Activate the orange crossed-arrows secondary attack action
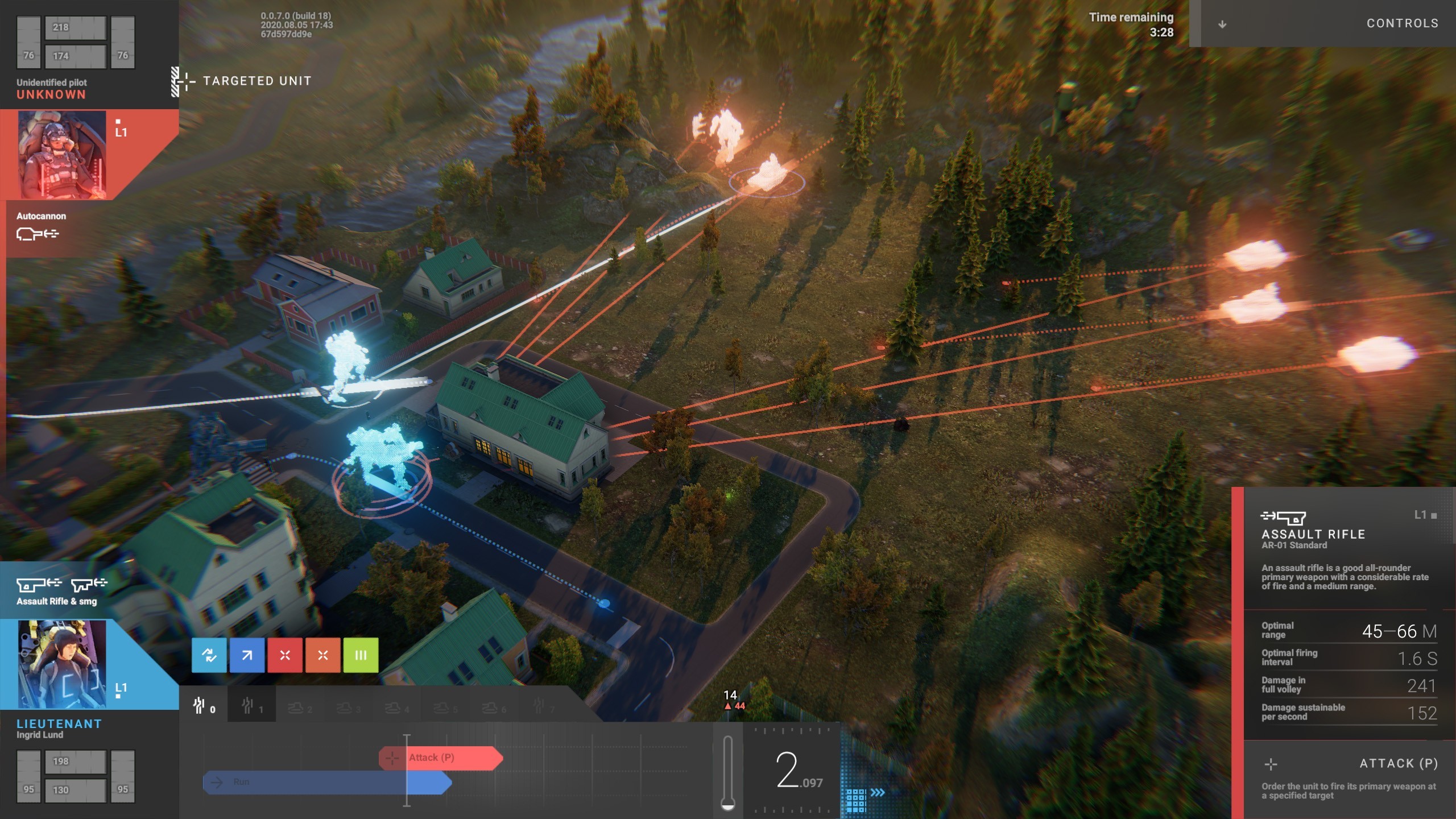1456x819 pixels. click(322, 655)
